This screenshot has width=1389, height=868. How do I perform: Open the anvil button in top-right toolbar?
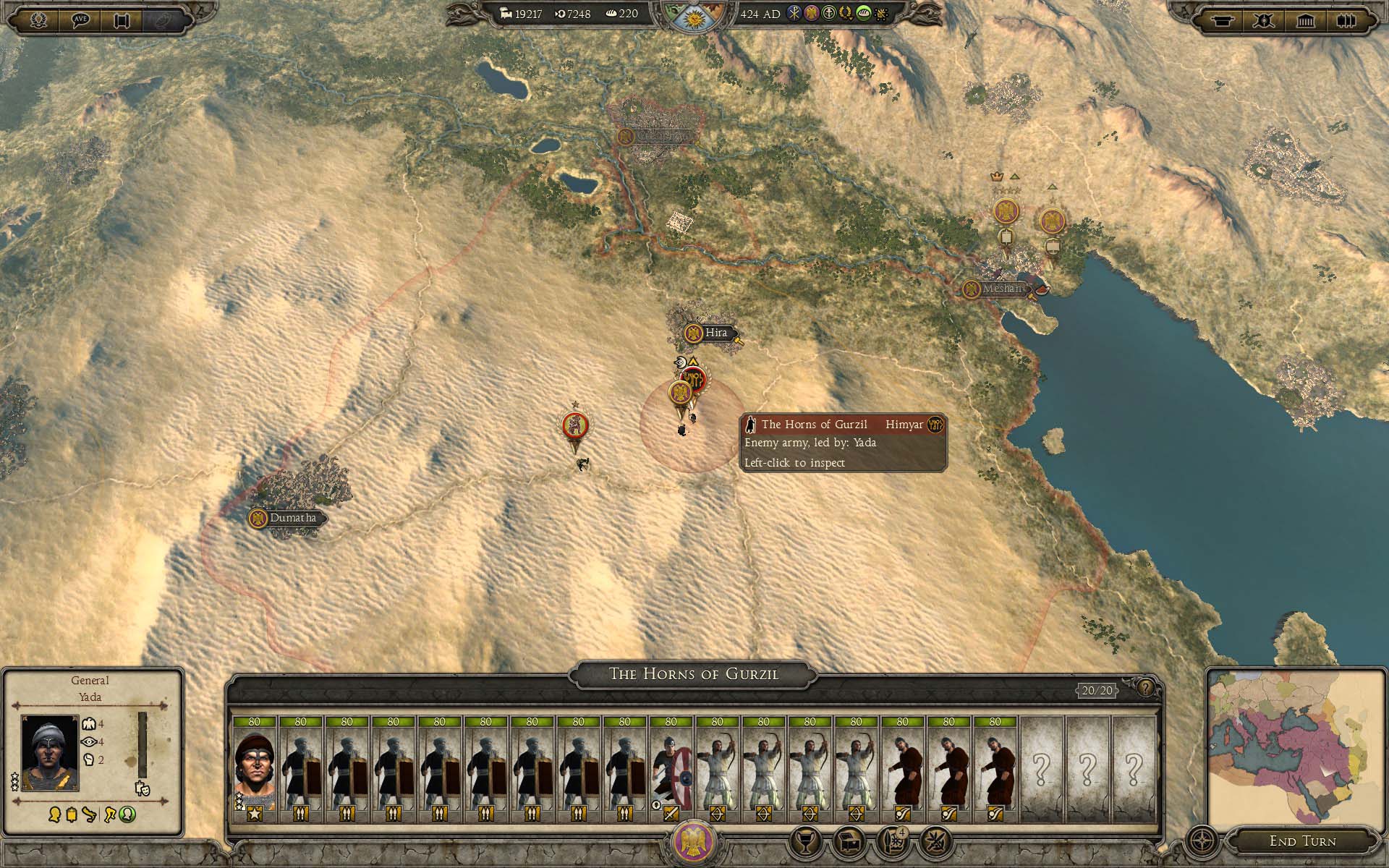[x=1222, y=20]
